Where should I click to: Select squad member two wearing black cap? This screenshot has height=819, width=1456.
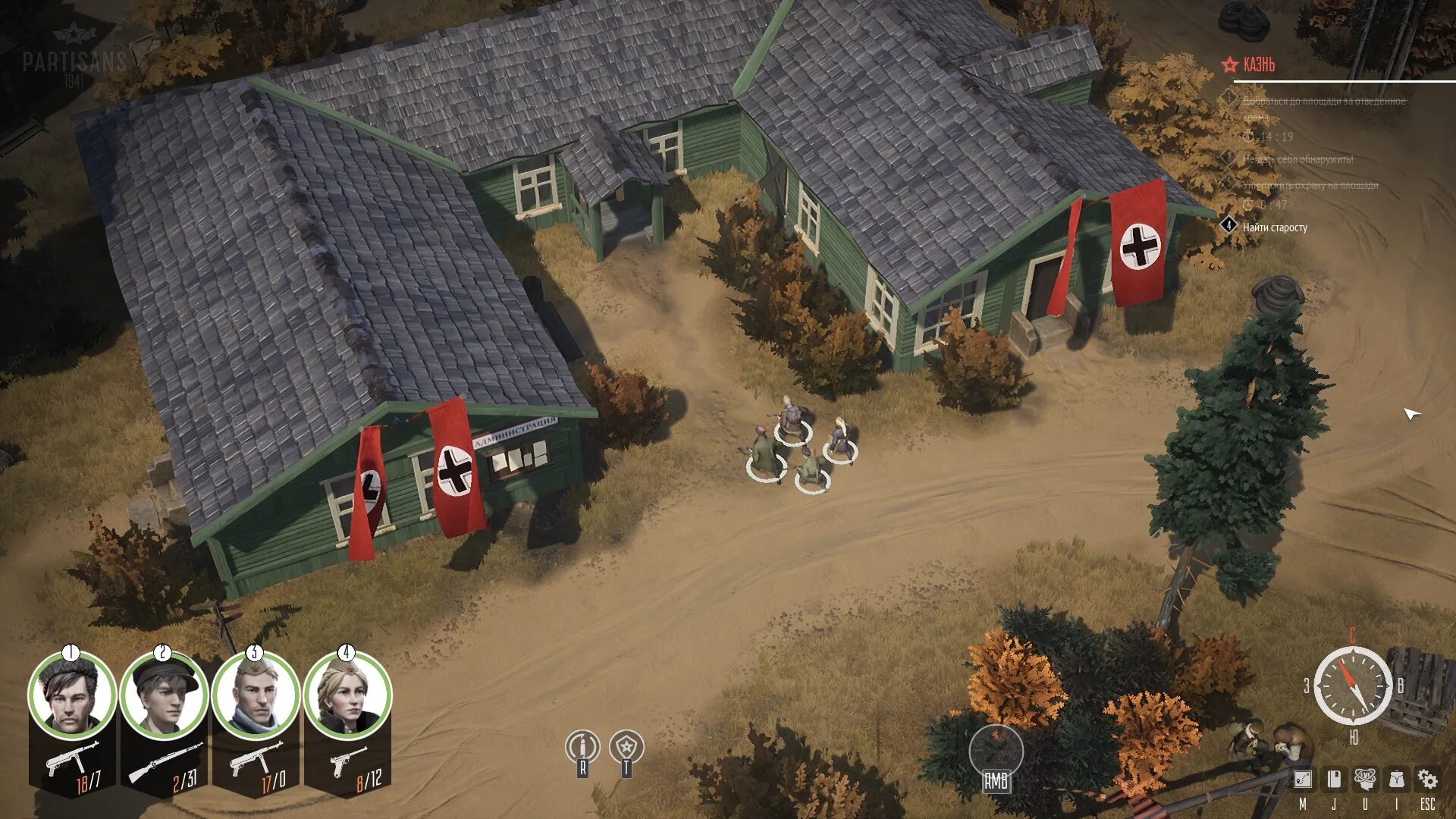point(164,696)
